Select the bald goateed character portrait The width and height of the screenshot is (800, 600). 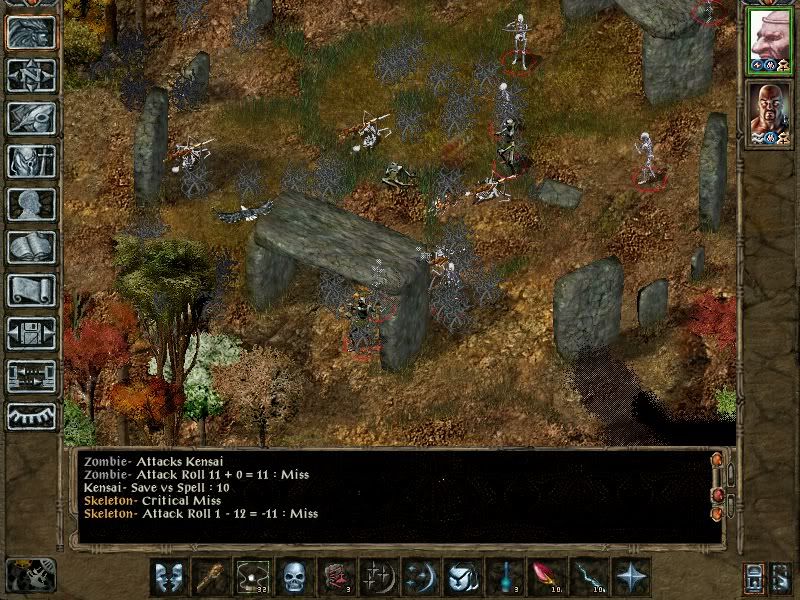pyautogui.click(x=768, y=112)
